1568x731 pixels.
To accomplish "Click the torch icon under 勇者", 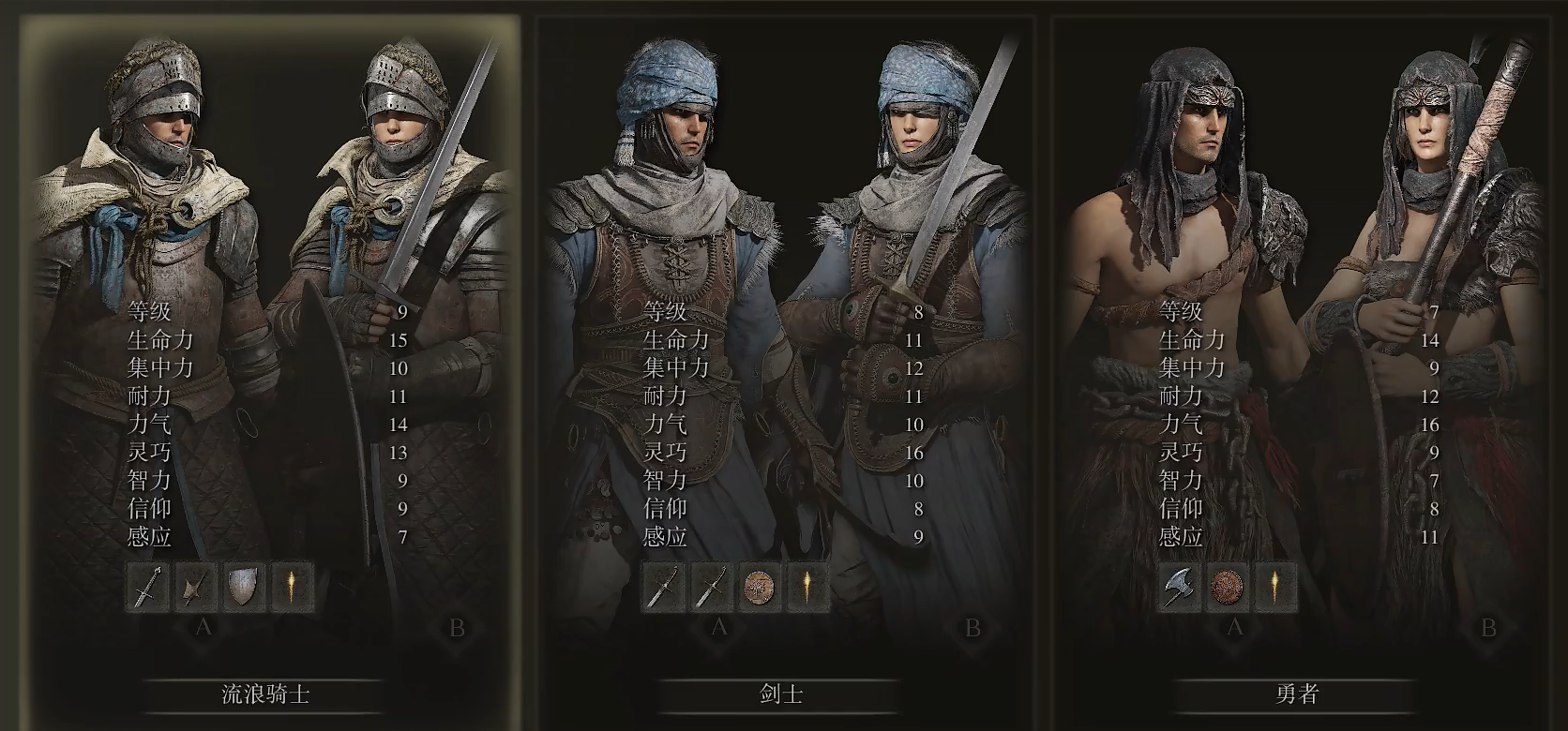I will (1274, 588).
